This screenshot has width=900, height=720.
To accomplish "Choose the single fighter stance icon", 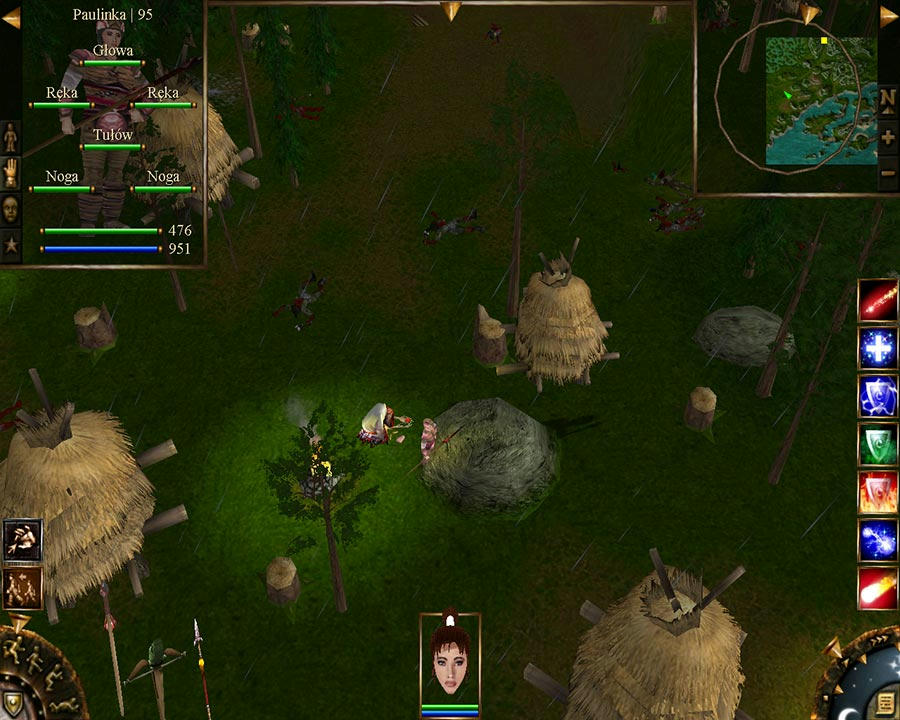I will tap(22, 540).
